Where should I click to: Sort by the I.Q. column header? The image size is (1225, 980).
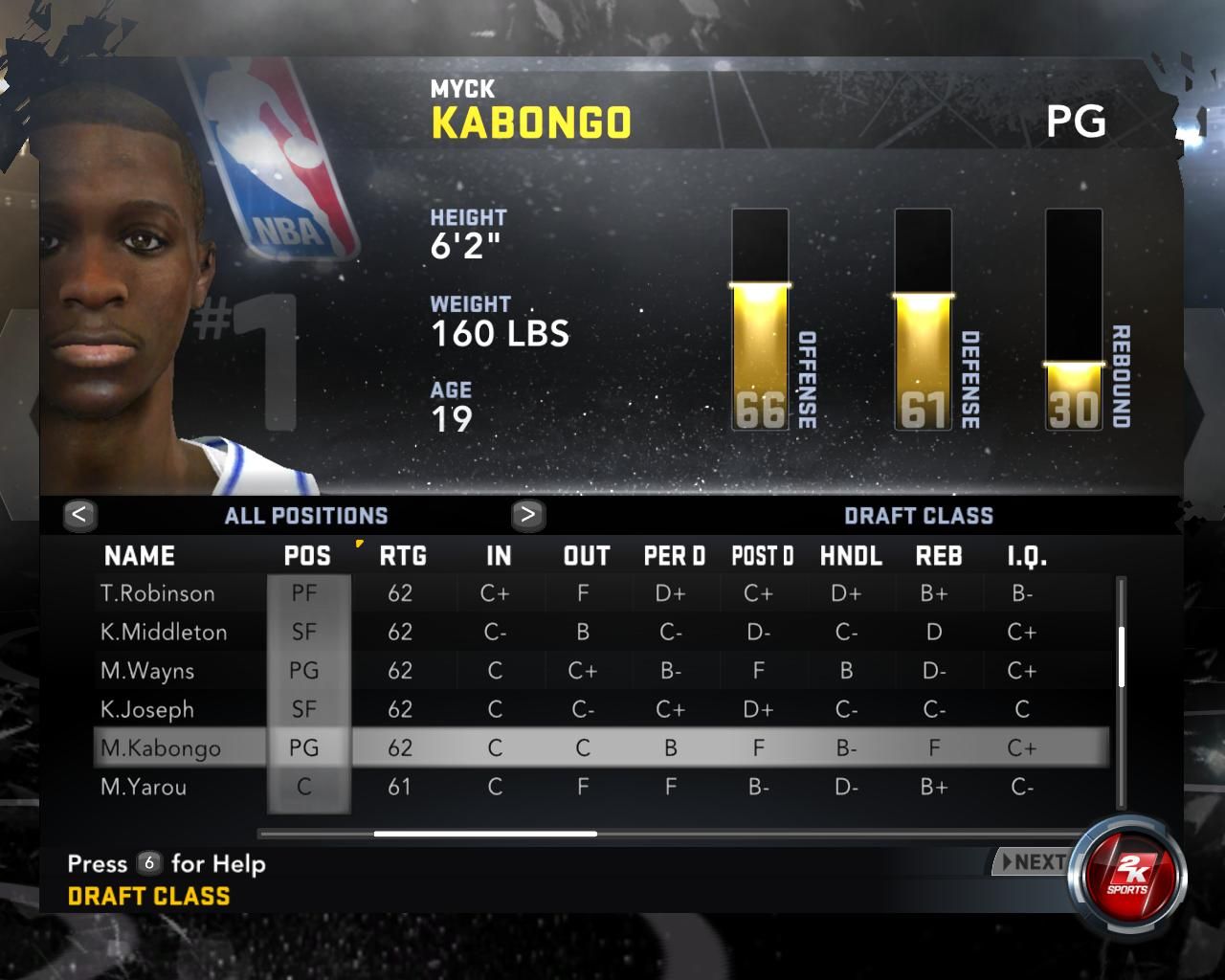1027,556
